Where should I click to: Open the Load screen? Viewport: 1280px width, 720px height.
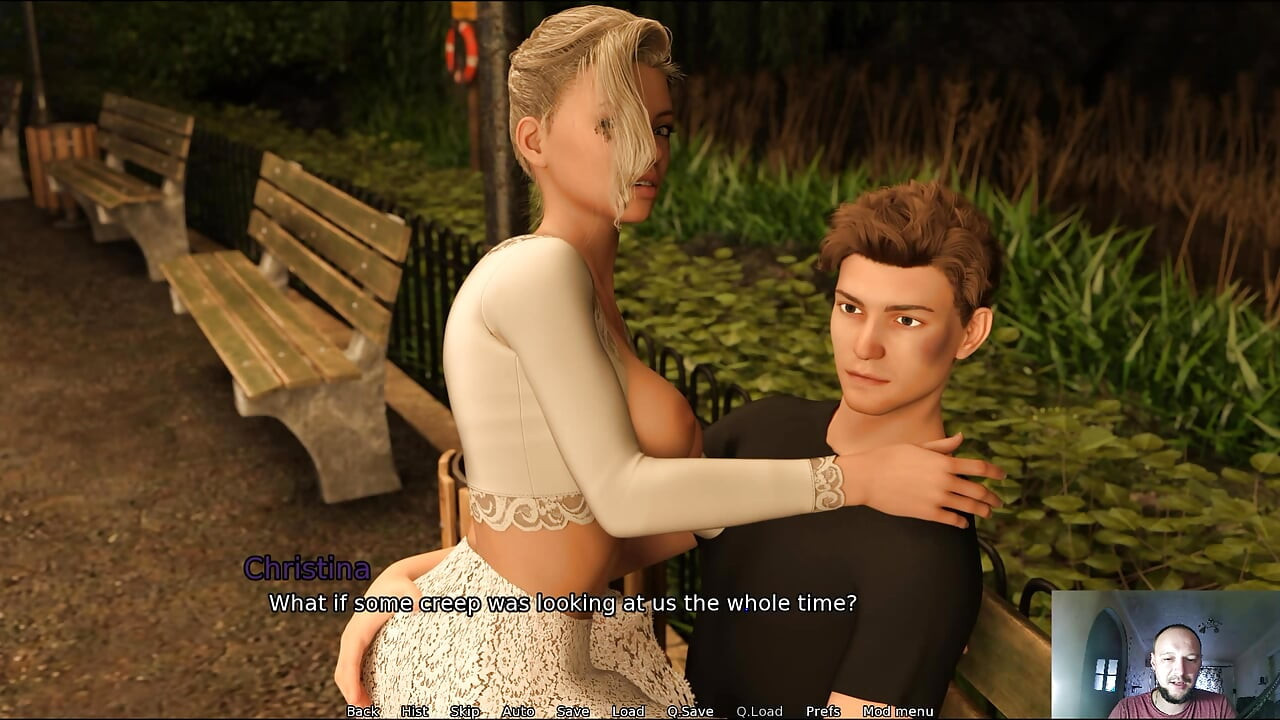tap(628, 711)
